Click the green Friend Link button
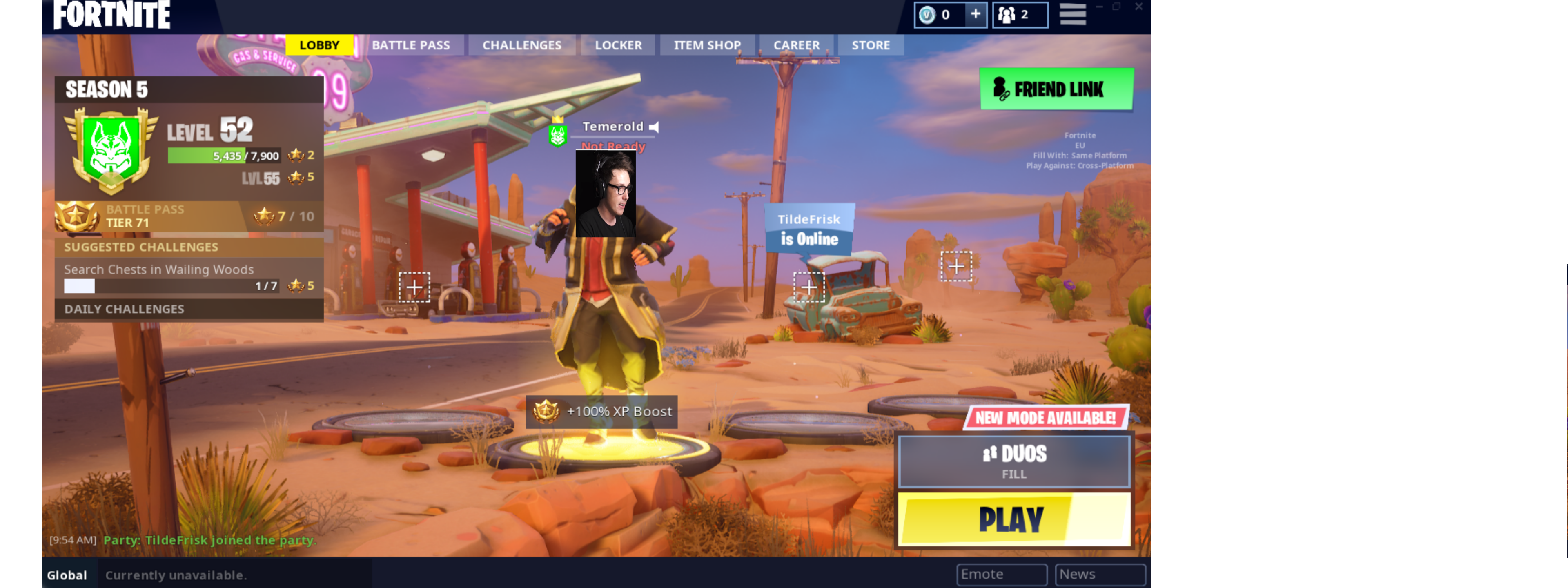Screen dimensions: 1568x588 1056,89
